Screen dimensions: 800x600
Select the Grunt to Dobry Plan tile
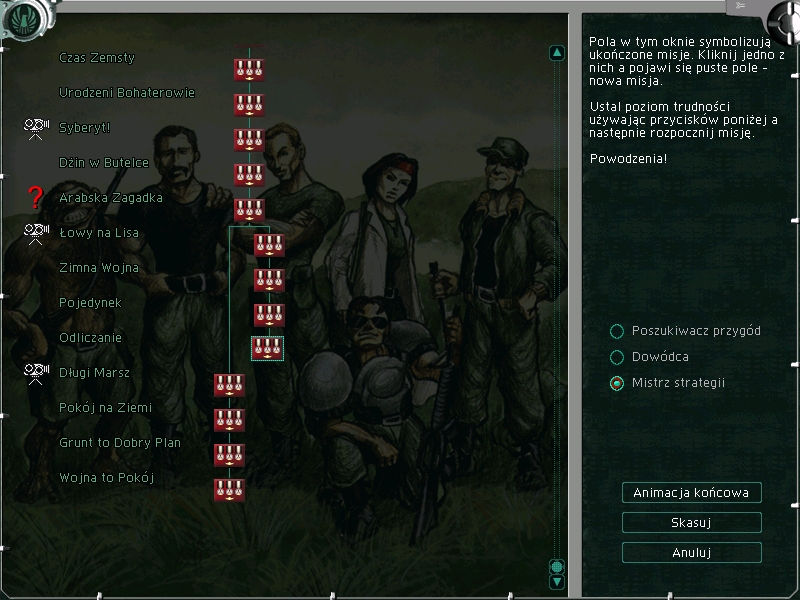tap(229, 455)
